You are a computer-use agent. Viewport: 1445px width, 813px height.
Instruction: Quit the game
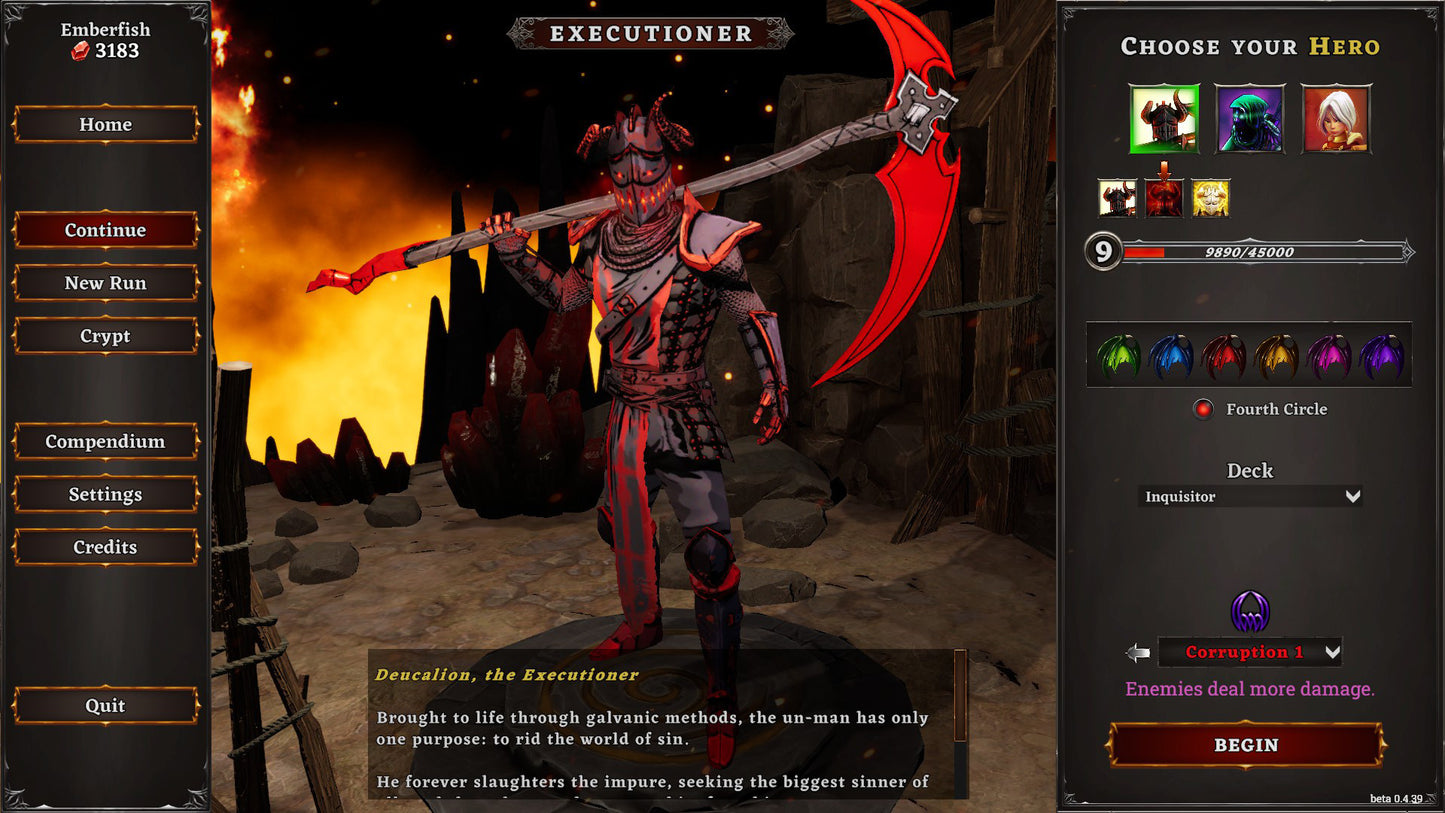point(105,706)
